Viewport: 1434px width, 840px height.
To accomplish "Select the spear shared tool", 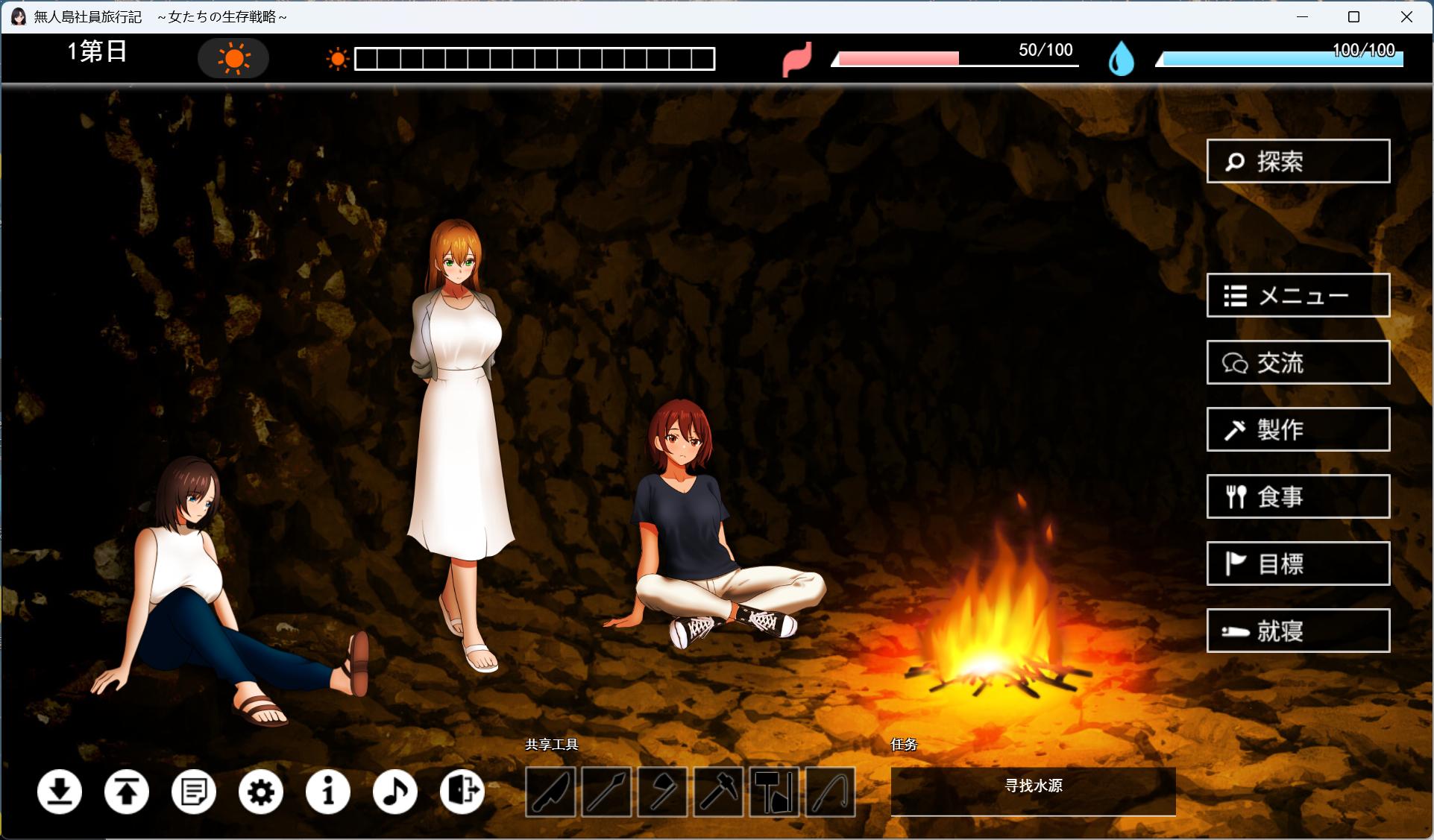I will coord(606,792).
